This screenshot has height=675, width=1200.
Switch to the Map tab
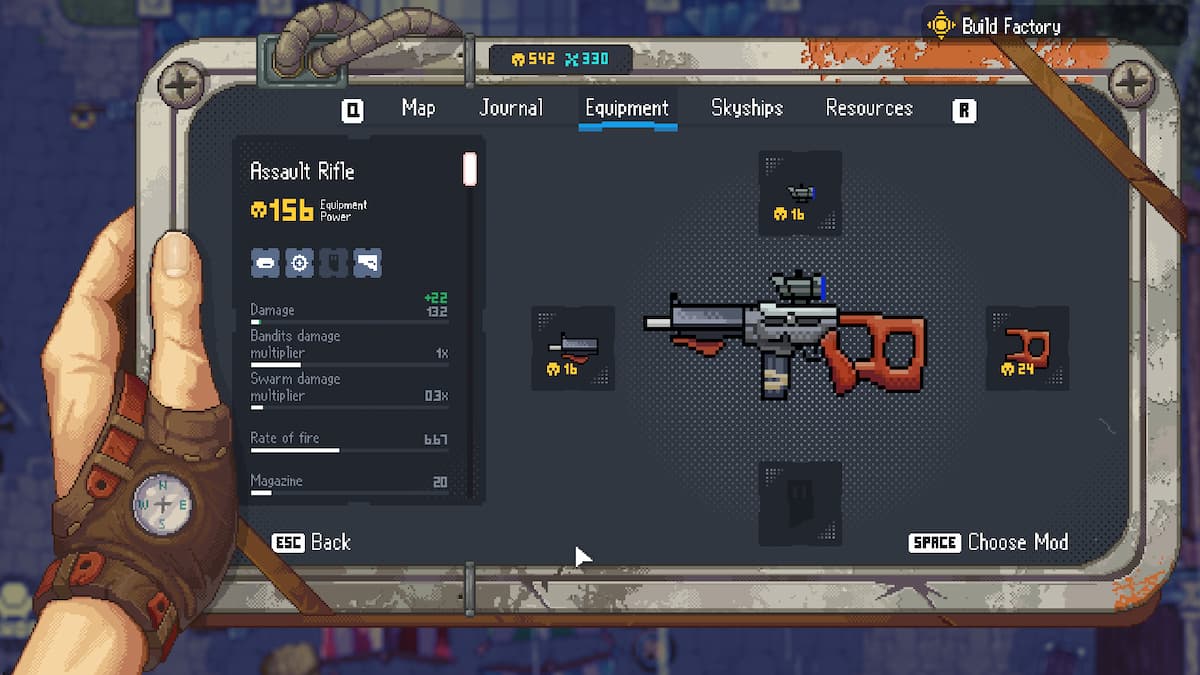tap(418, 108)
